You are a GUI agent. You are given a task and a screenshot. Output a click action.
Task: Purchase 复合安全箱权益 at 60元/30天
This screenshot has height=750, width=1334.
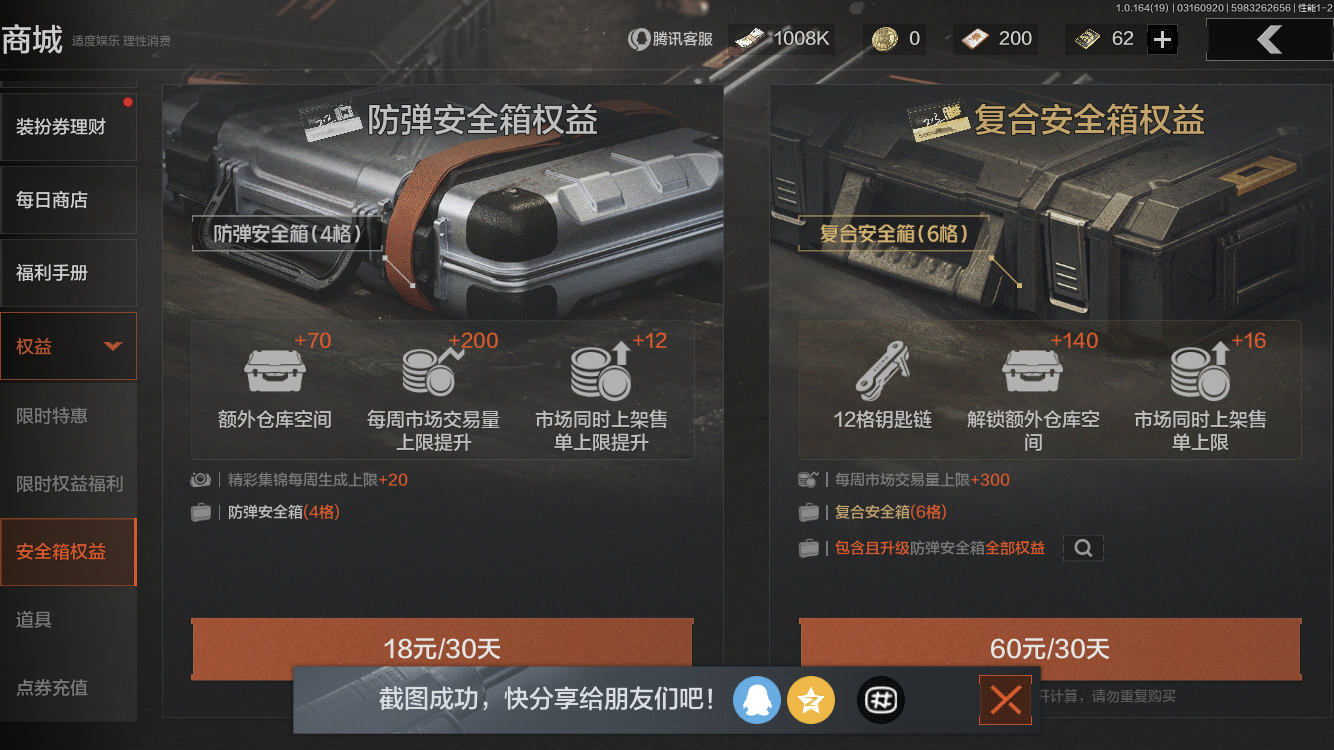1050,649
